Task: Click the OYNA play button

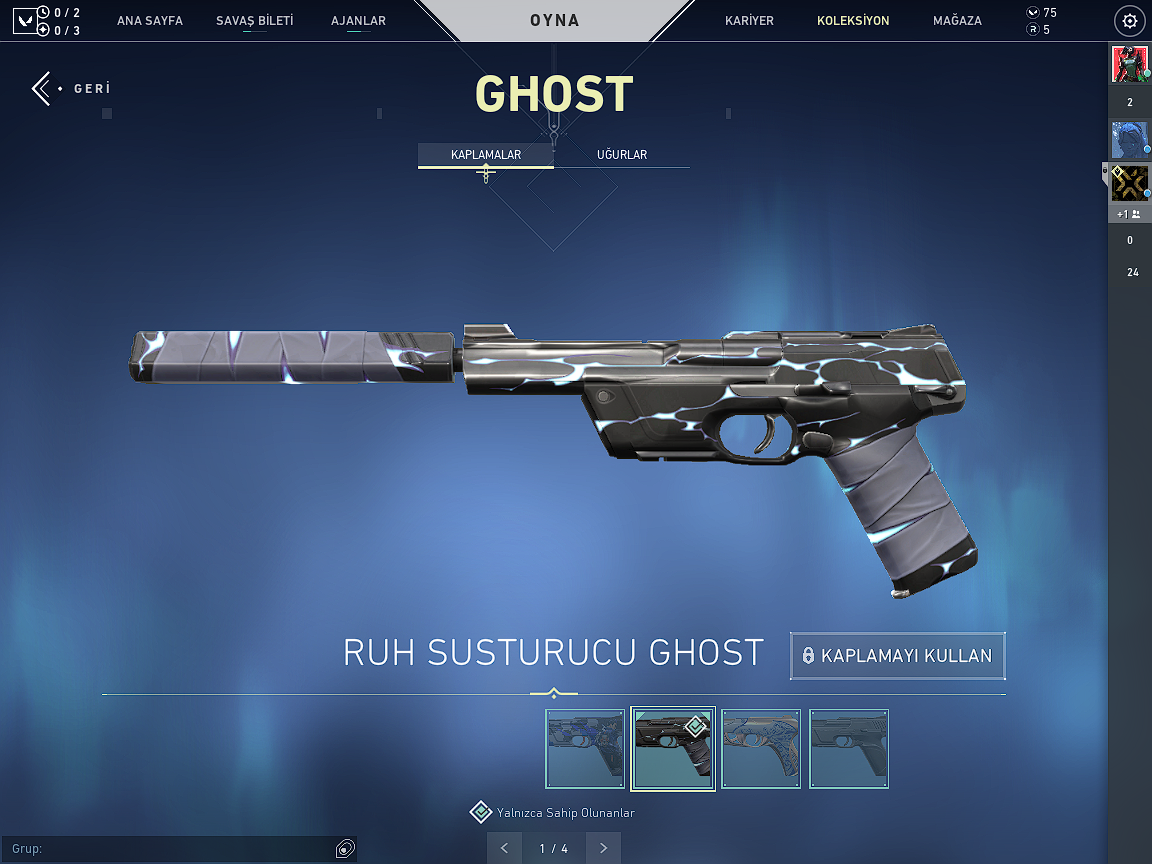Action: point(555,21)
